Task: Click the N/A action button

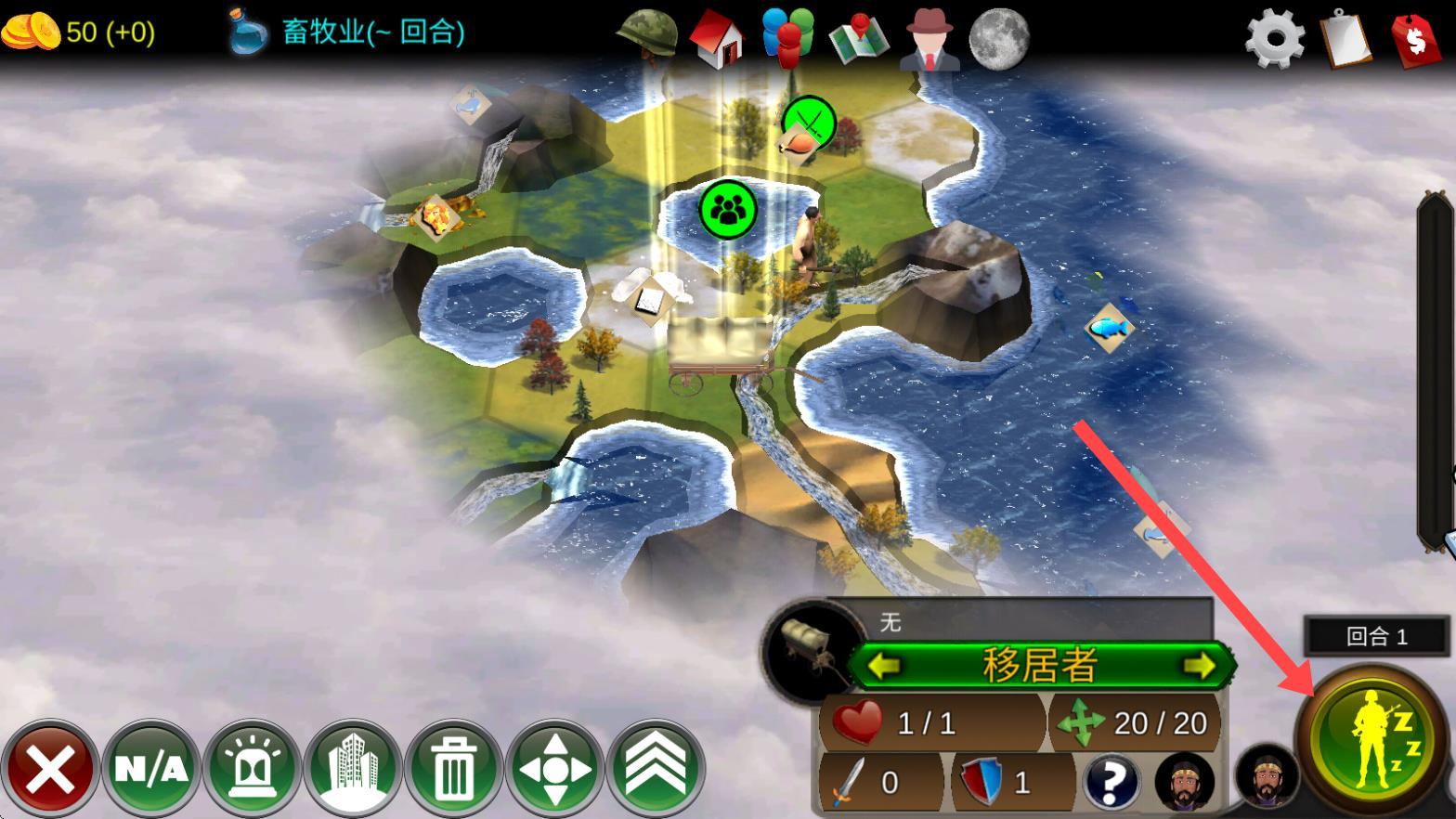Action: tap(150, 770)
